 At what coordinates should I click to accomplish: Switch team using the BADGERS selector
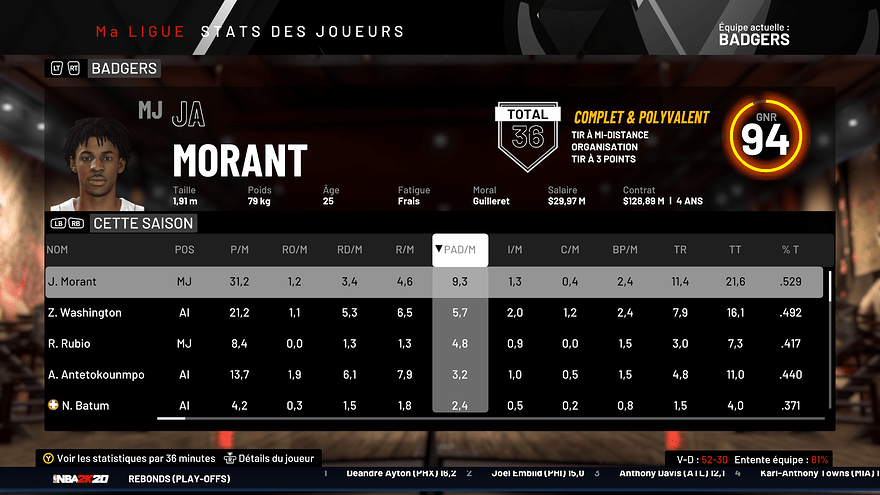[122, 69]
